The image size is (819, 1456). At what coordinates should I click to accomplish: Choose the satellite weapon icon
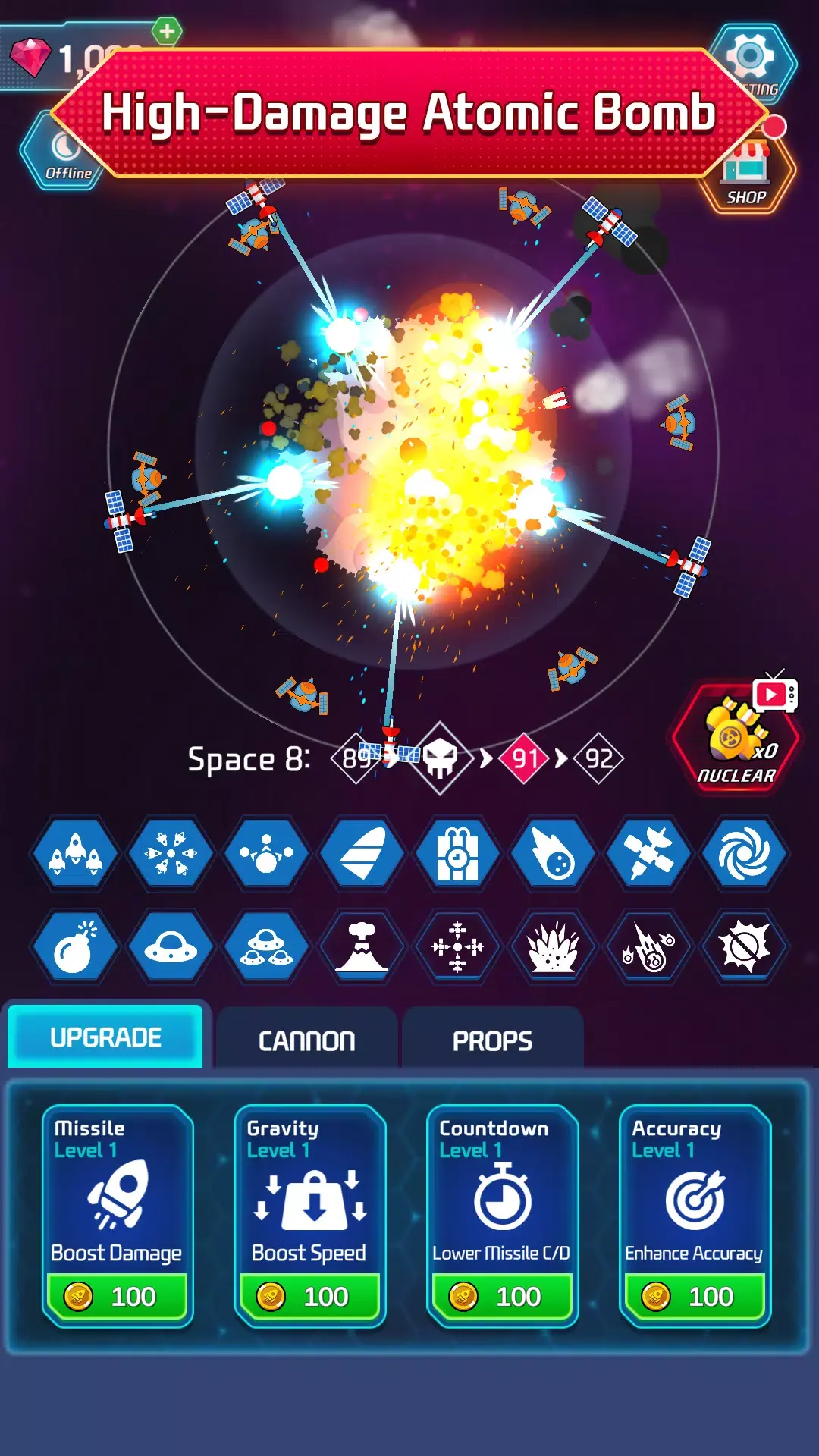(x=649, y=855)
